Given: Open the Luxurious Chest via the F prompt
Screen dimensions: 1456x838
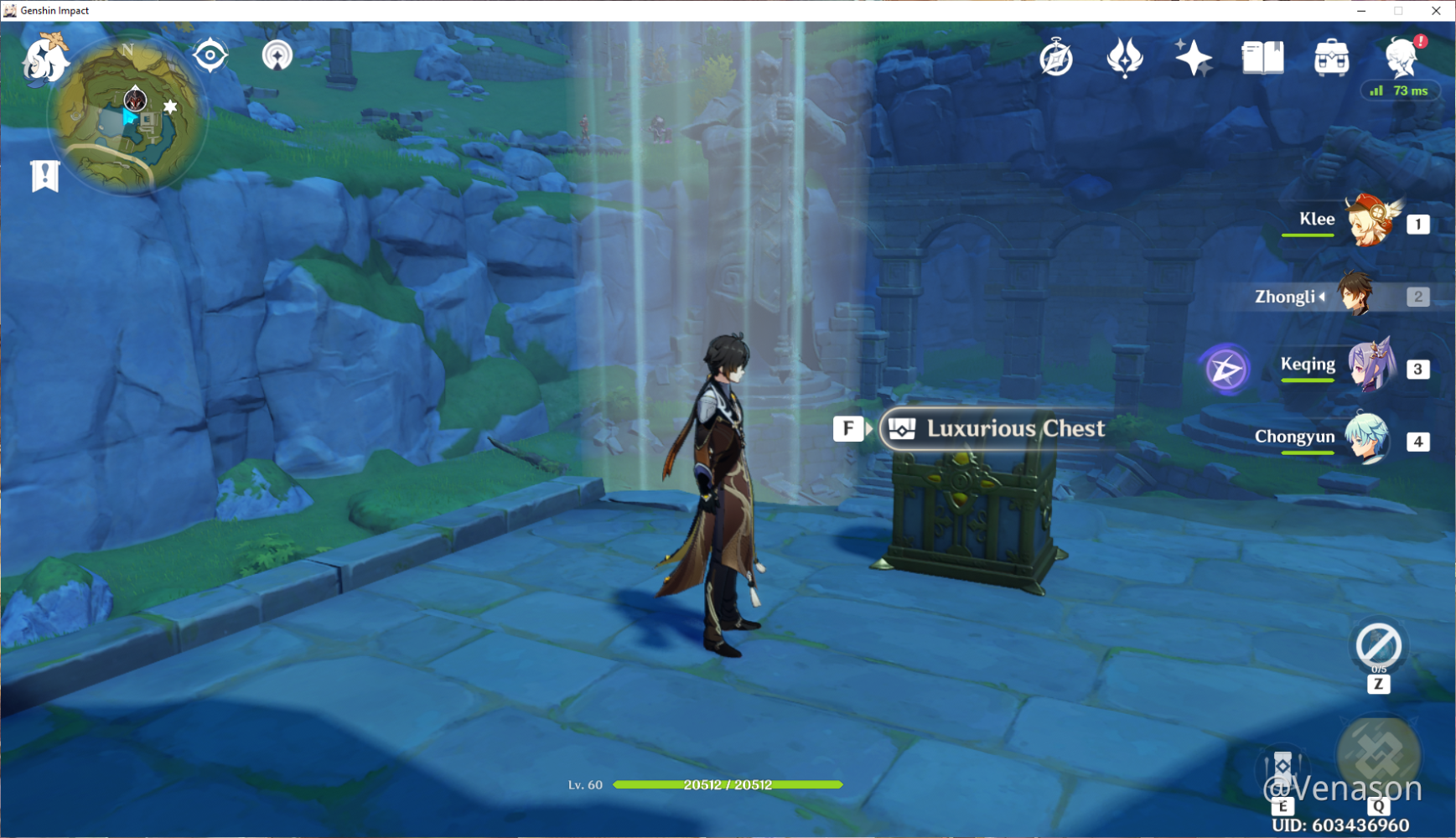Looking at the screenshot, I should (x=849, y=428).
